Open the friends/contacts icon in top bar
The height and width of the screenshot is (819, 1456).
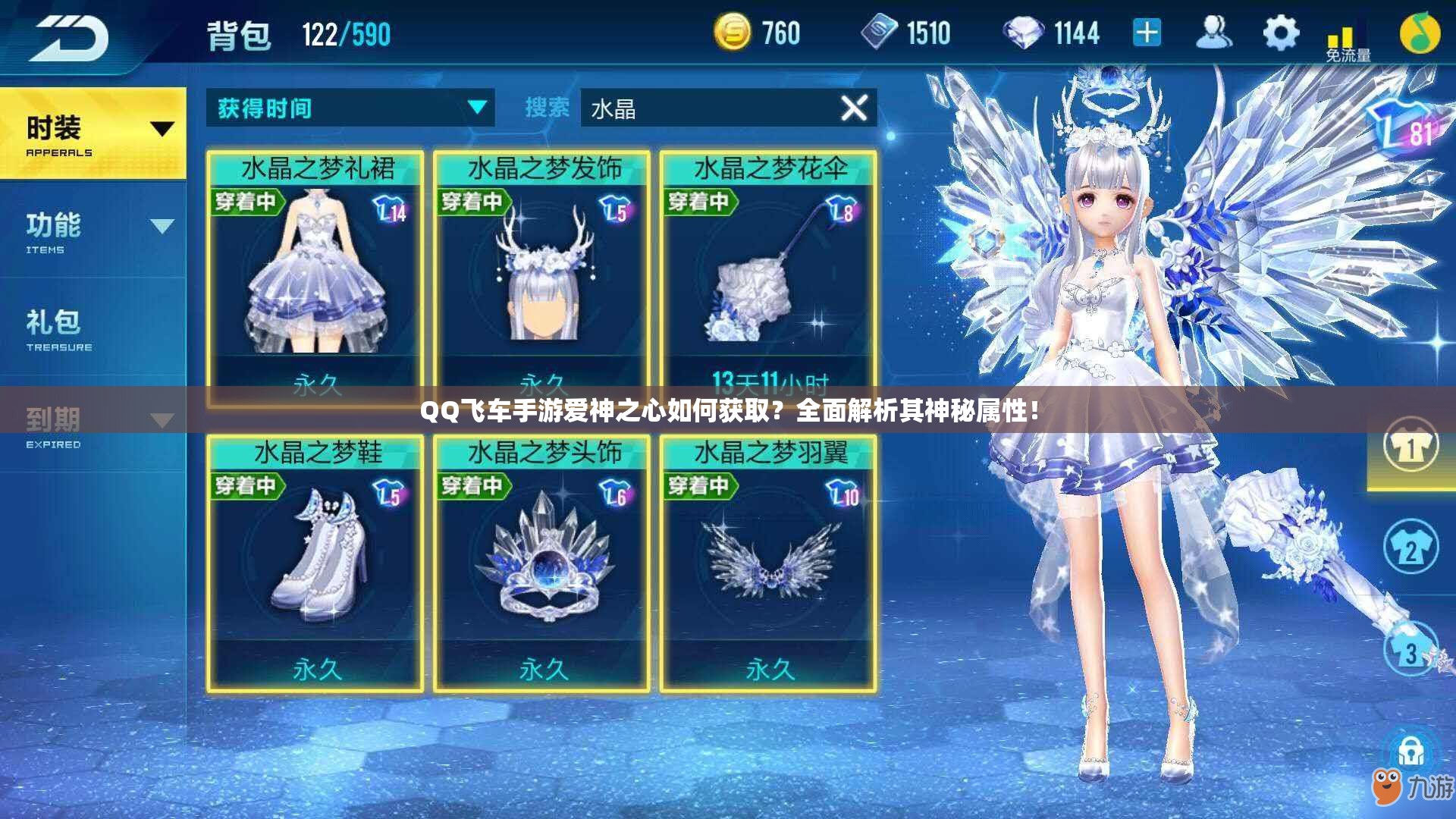click(x=1215, y=32)
